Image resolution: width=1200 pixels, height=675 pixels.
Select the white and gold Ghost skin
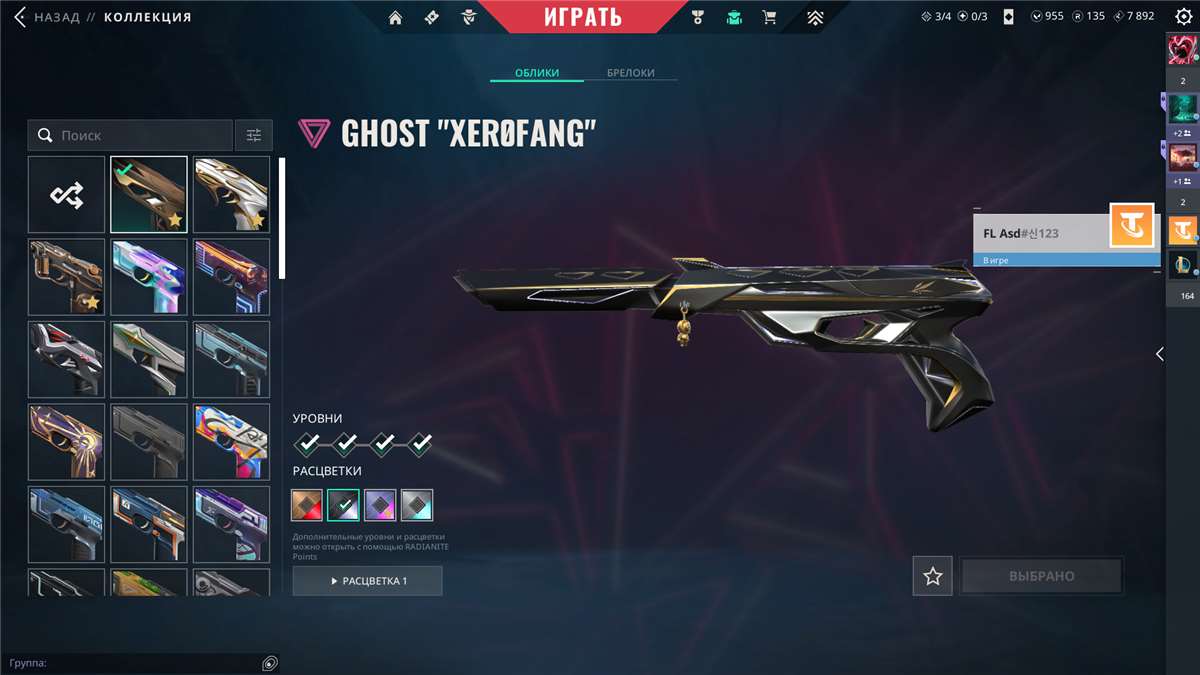click(x=231, y=195)
